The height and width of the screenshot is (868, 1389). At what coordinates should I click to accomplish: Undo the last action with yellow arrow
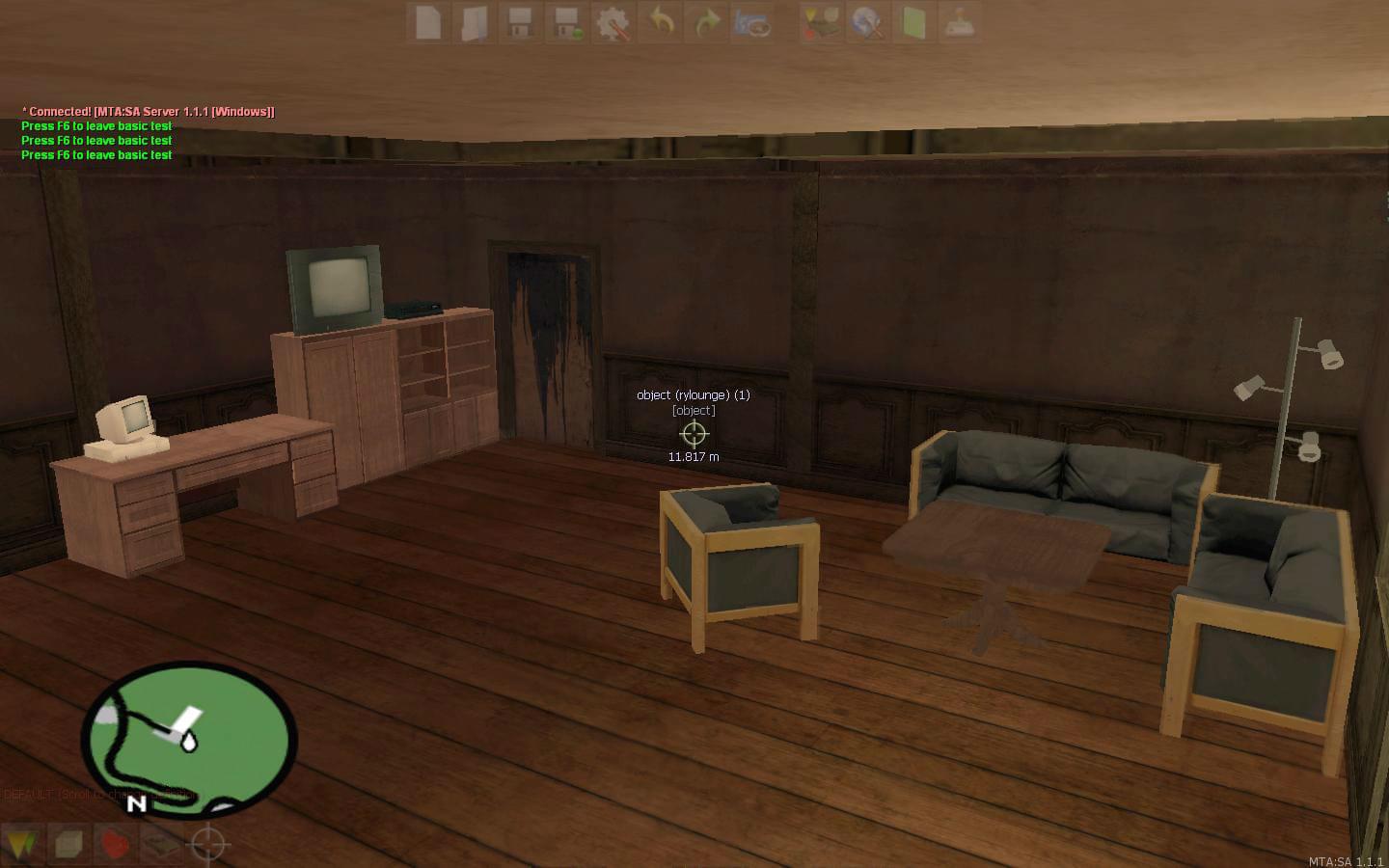point(661,22)
